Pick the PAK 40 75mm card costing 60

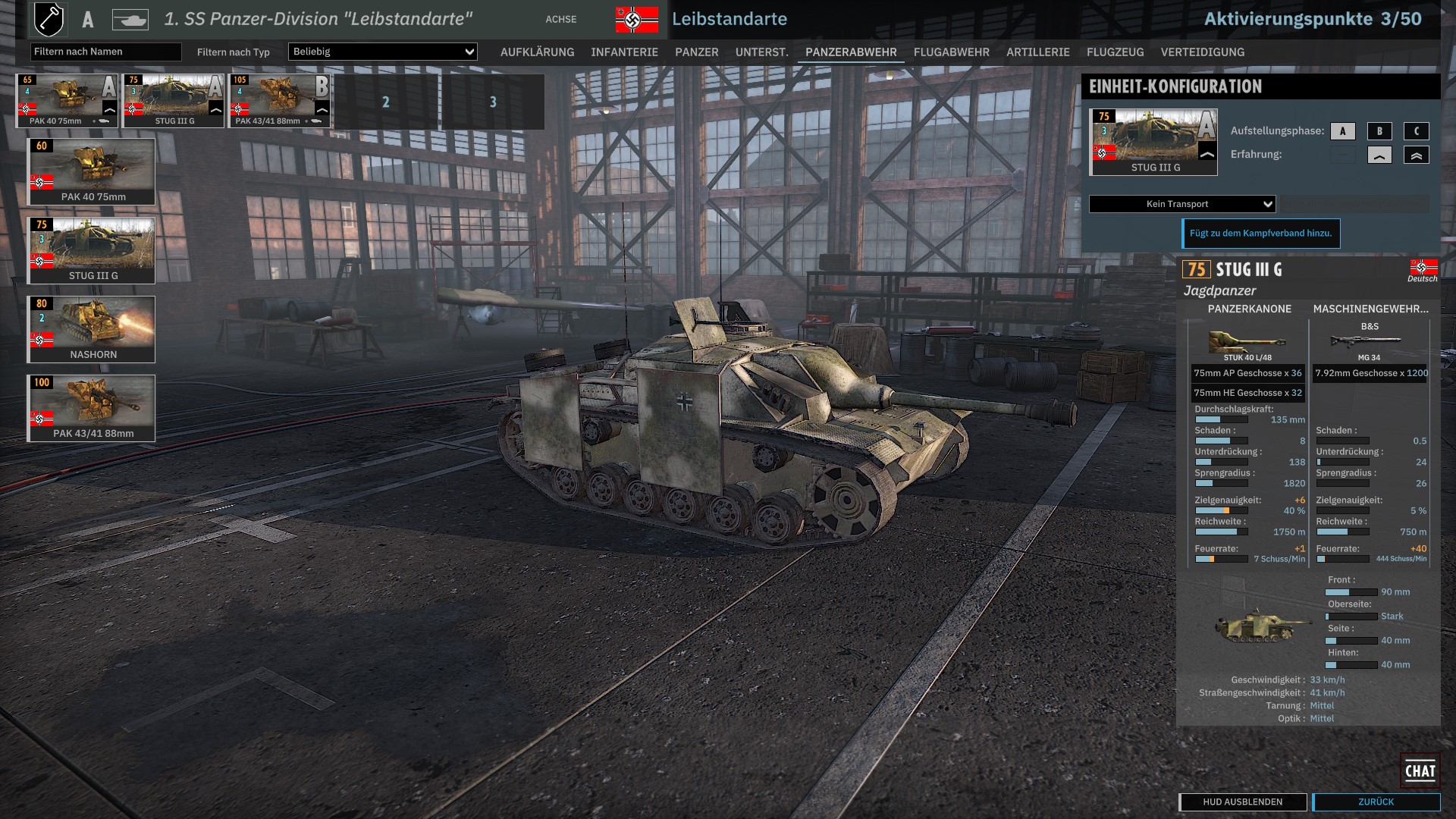click(91, 171)
